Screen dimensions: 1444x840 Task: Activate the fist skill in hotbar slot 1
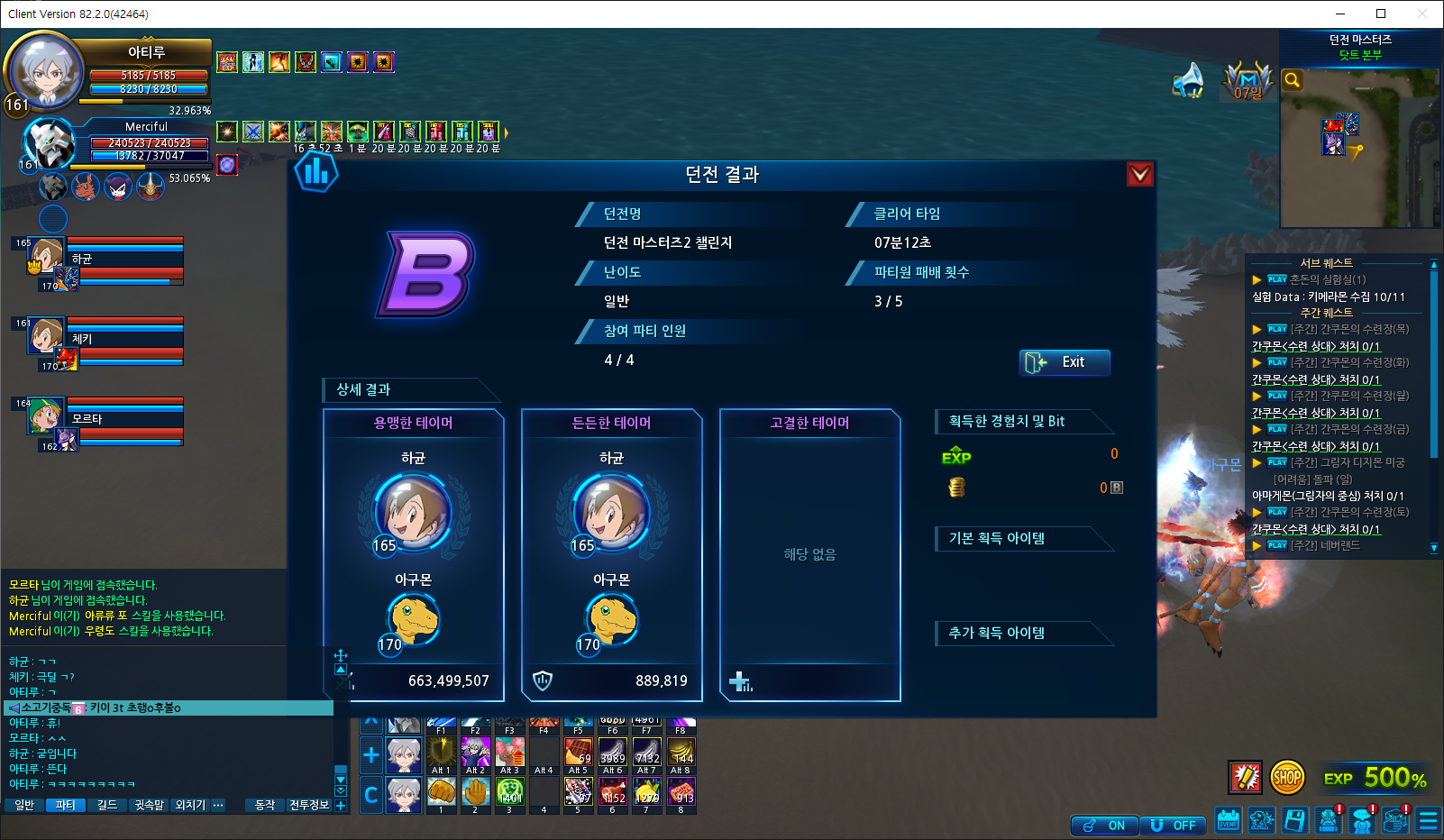pos(441,791)
